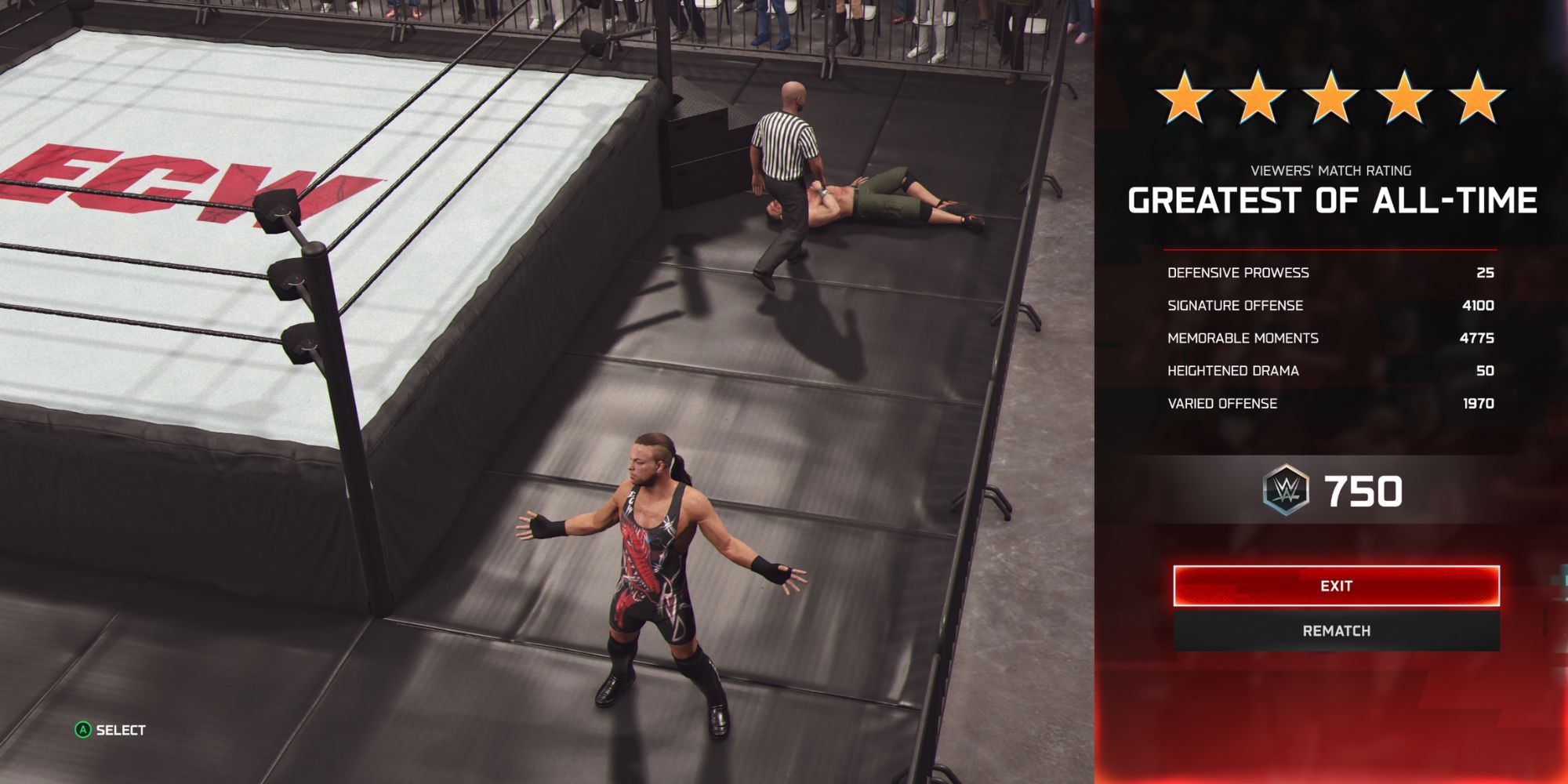1568x784 pixels.
Task: Expand the Memorable Moments entry
Action: tap(1333, 338)
